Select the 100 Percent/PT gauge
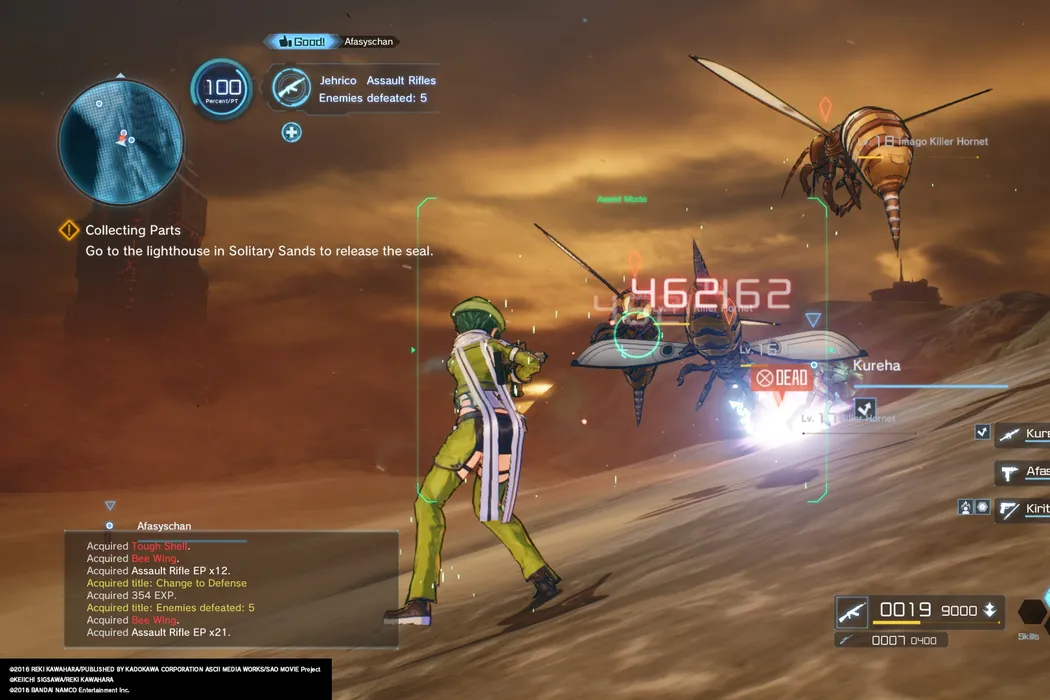This screenshot has width=1050, height=700. pyautogui.click(x=222, y=90)
